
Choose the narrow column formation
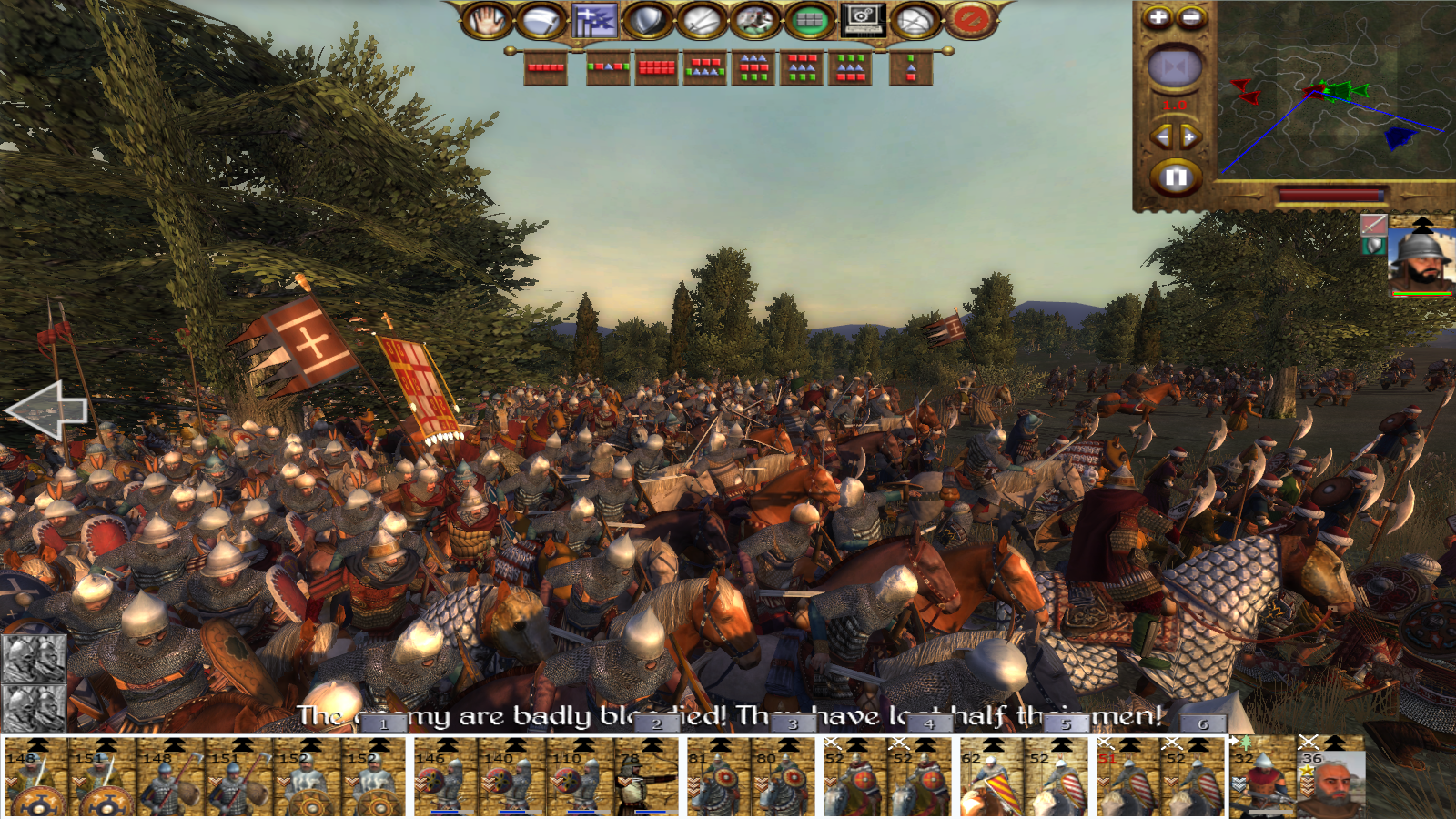click(x=911, y=67)
